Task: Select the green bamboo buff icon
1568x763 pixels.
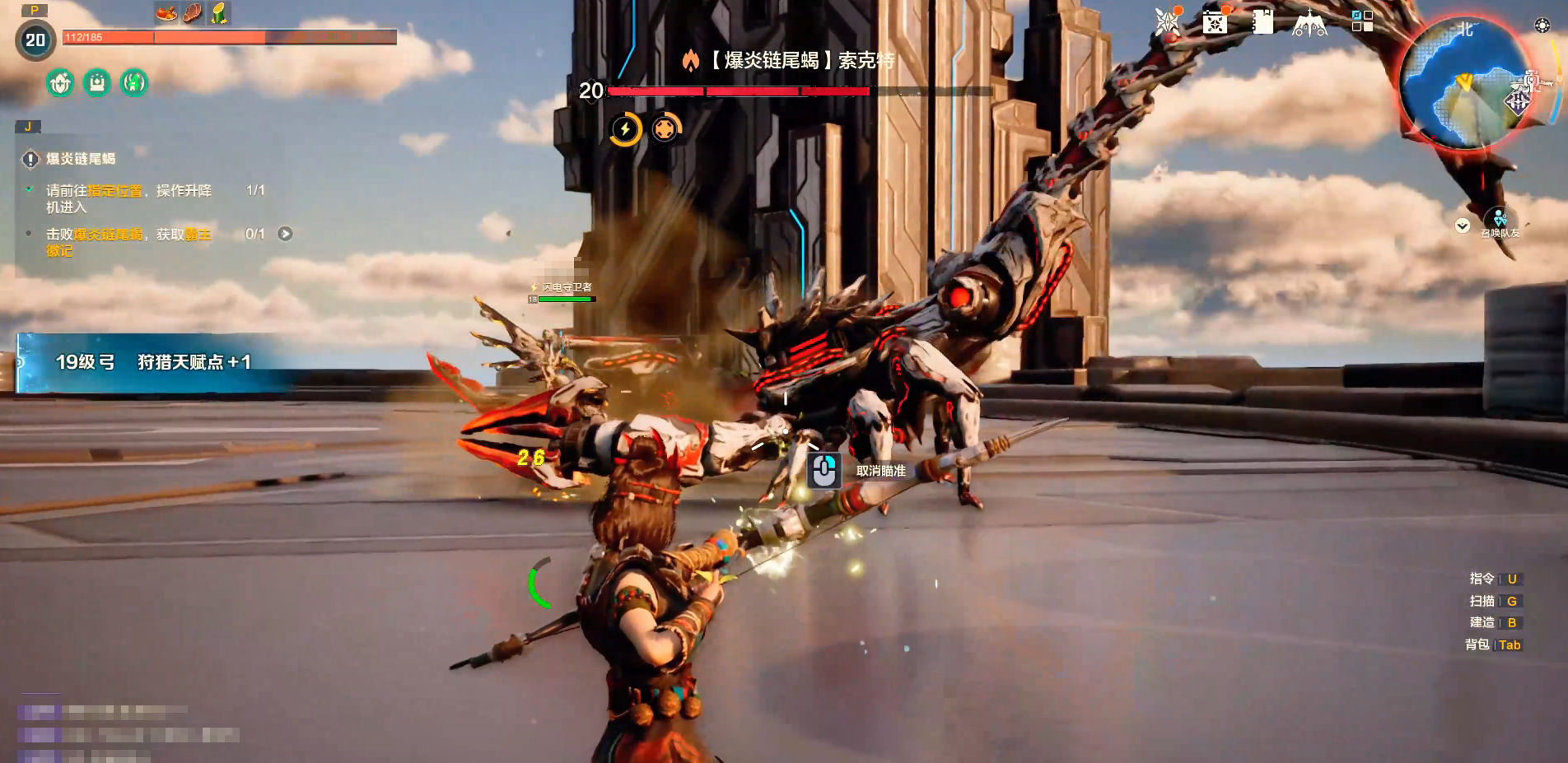Action: click(219, 13)
